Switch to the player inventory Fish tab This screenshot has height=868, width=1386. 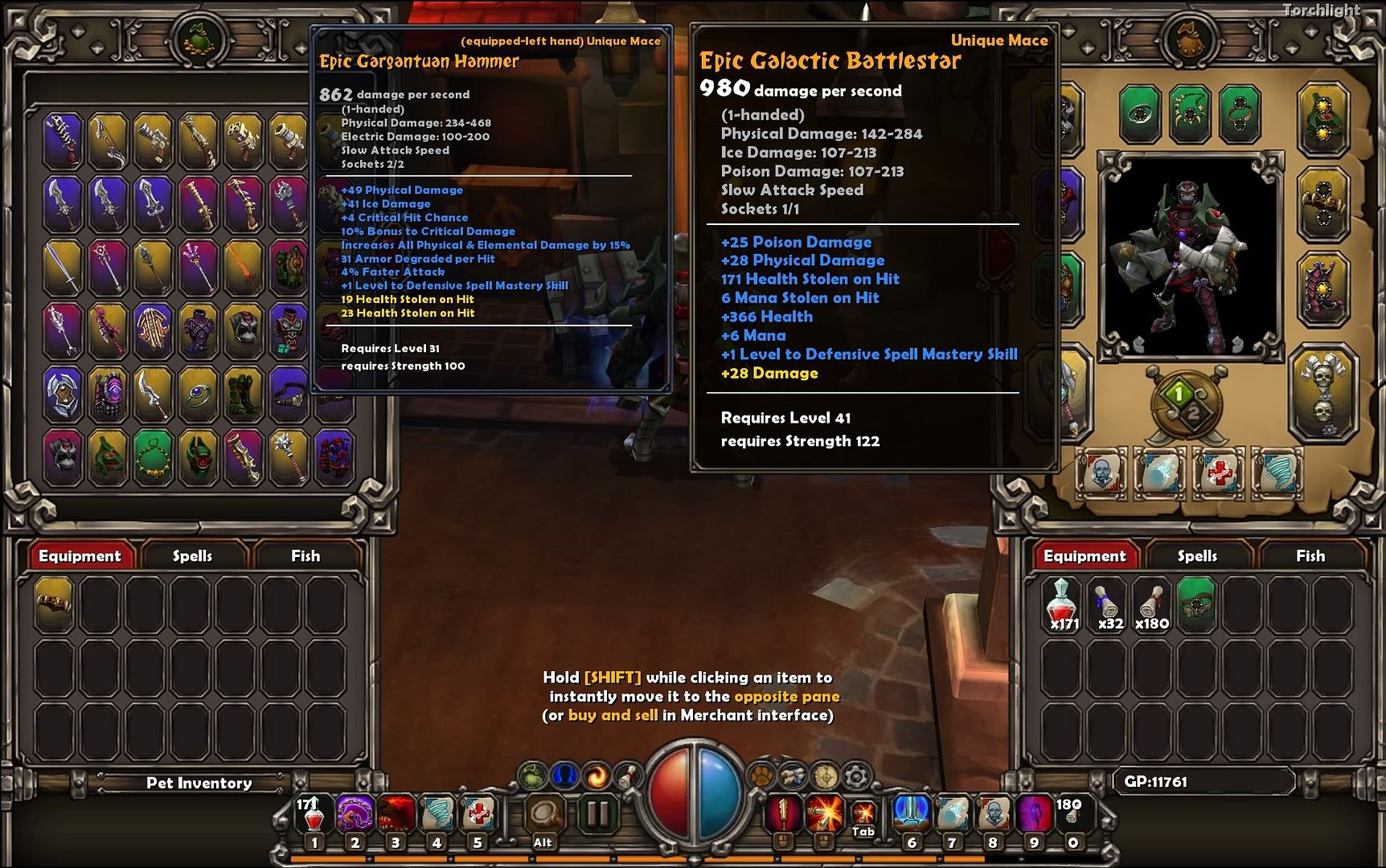click(1310, 556)
